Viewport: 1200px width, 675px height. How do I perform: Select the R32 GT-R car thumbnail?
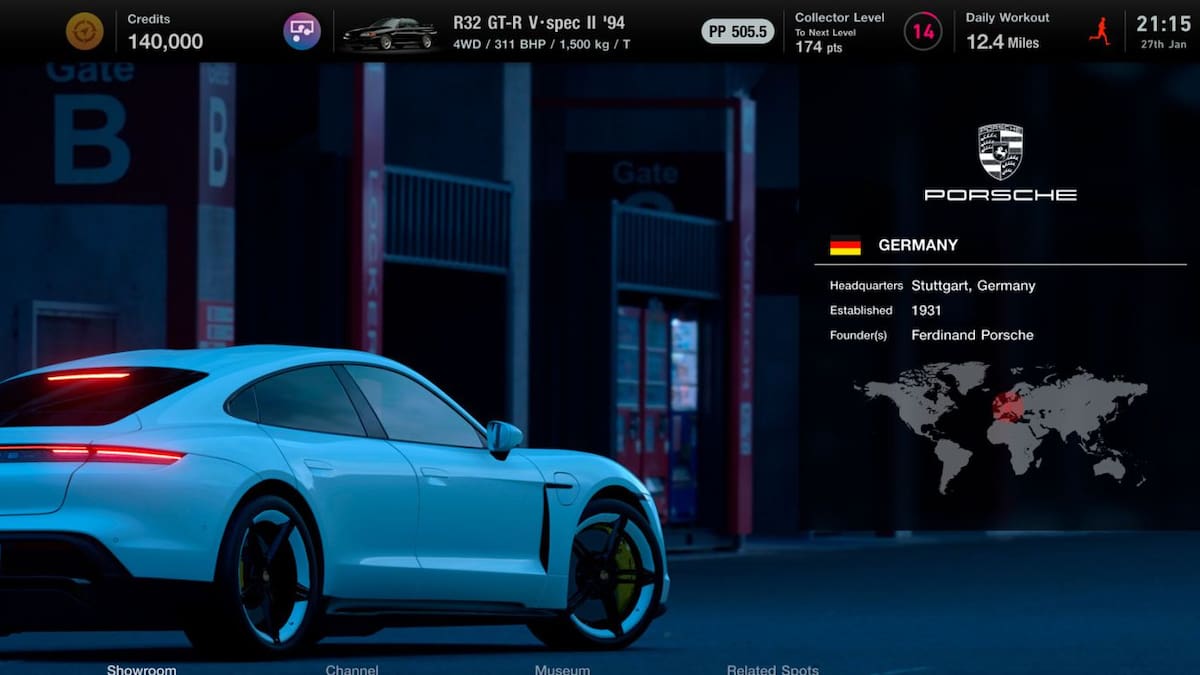(x=389, y=33)
